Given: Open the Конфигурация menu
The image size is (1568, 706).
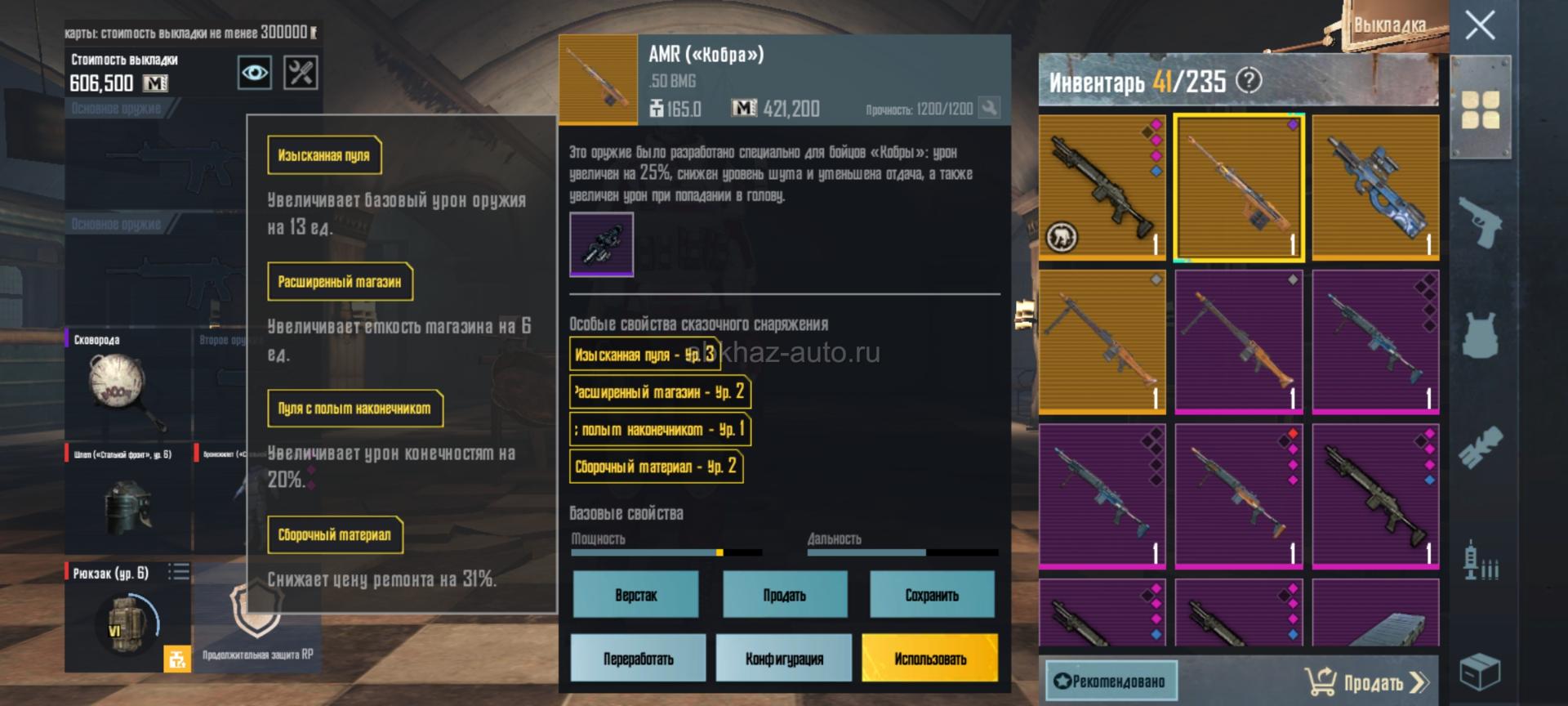Looking at the screenshot, I should 784,659.
